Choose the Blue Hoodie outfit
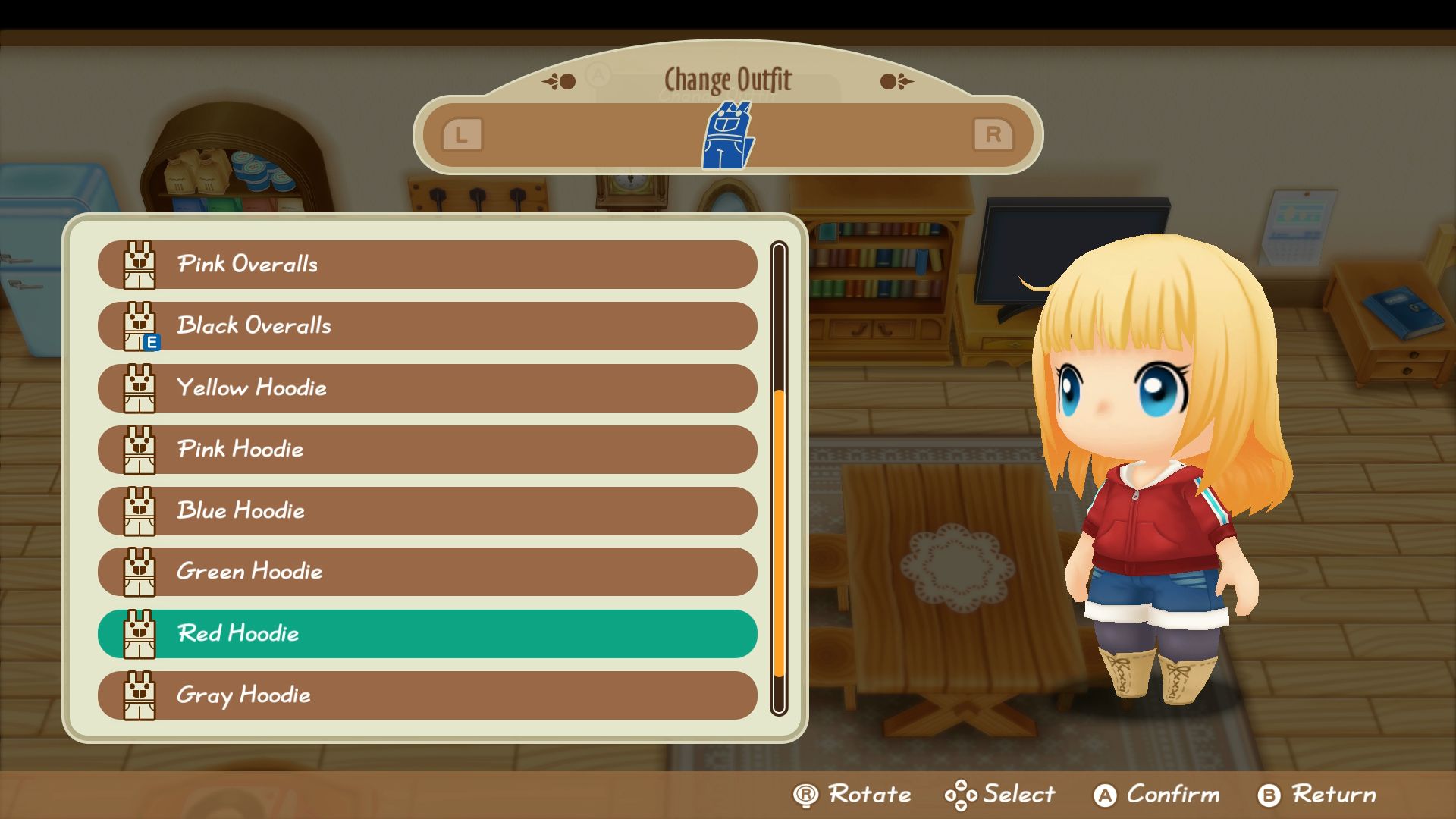1456x819 pixels. 427,511
